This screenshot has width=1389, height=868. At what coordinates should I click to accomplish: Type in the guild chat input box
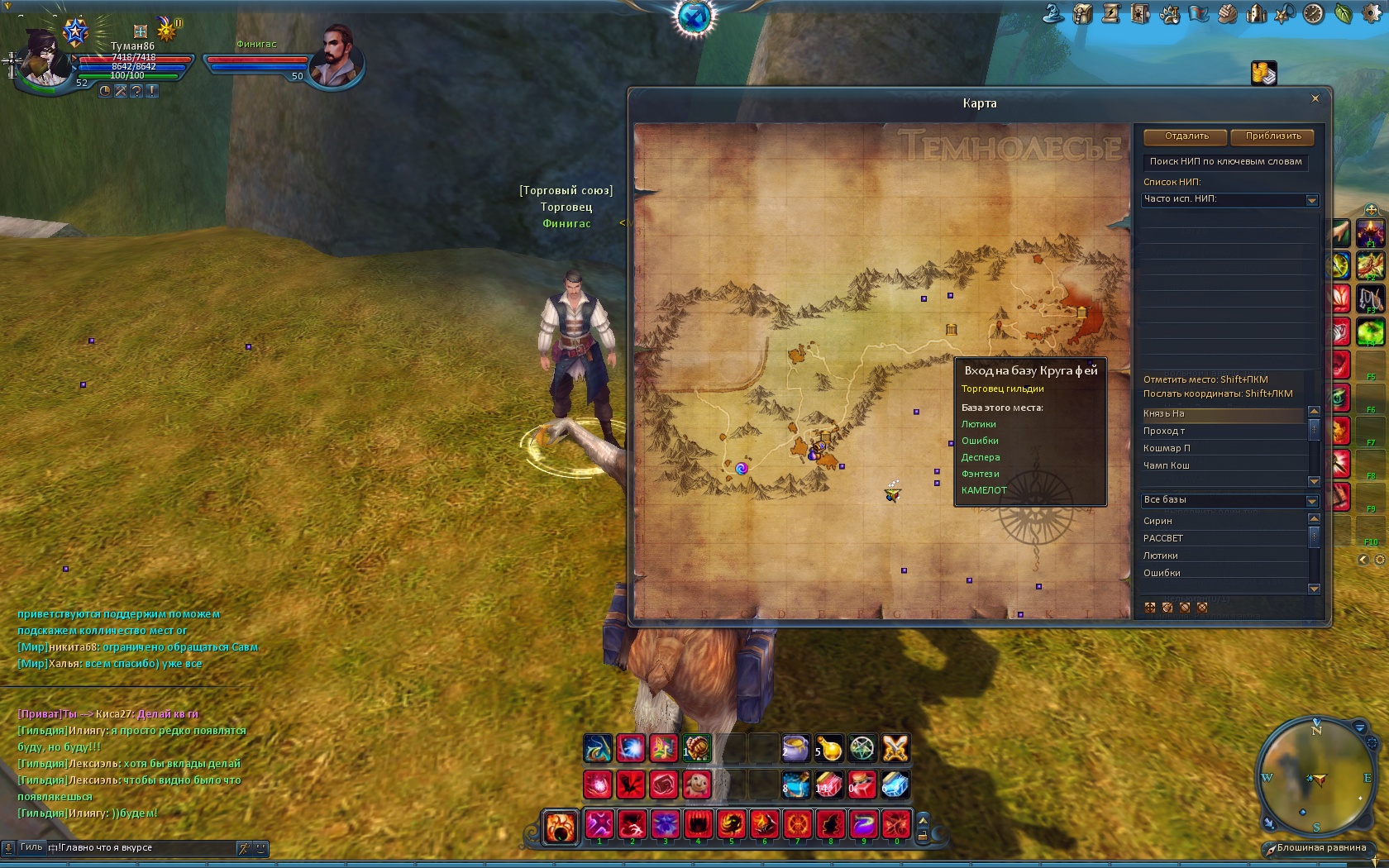pos(145,847)
